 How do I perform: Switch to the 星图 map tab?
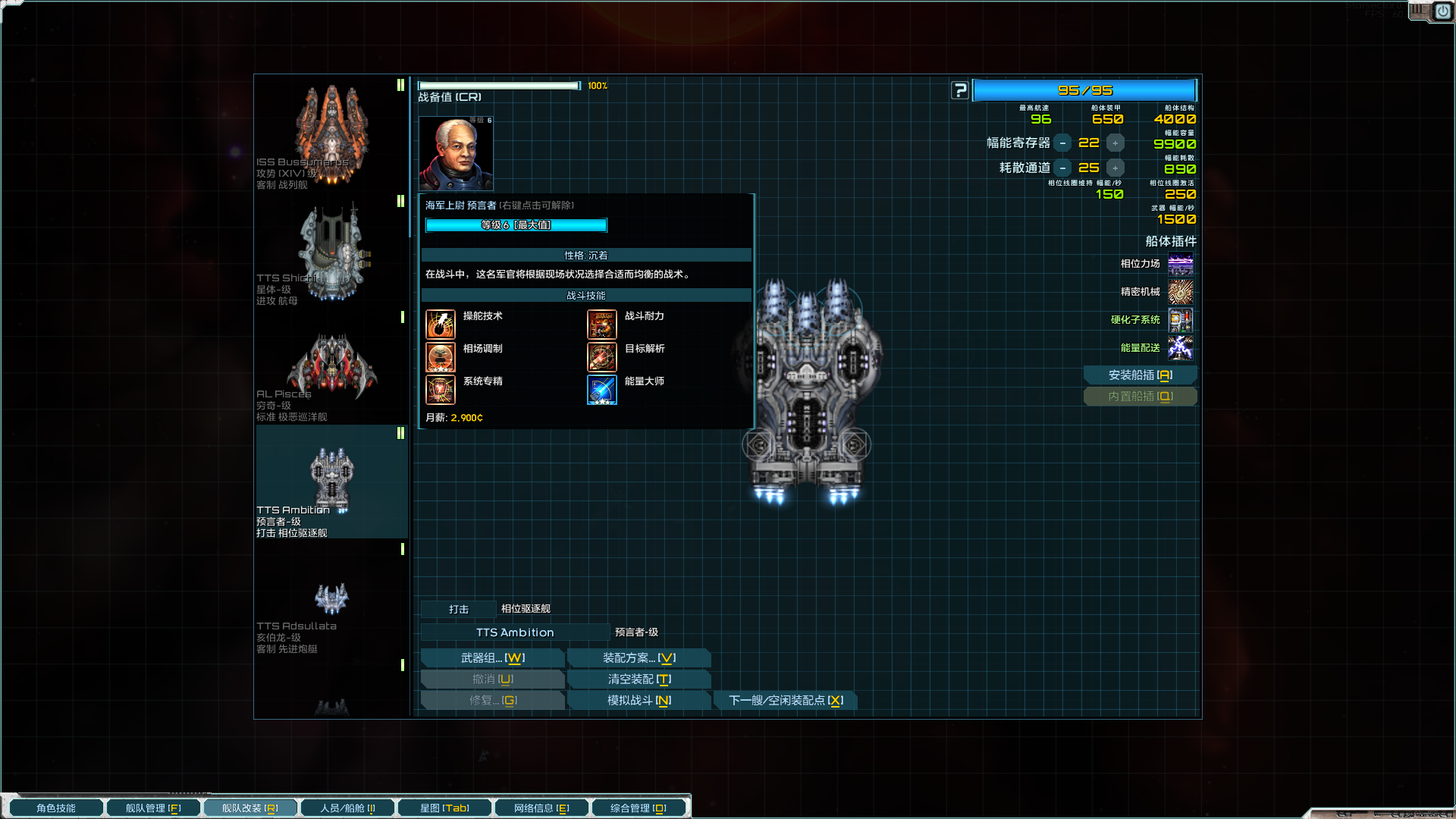444,808
